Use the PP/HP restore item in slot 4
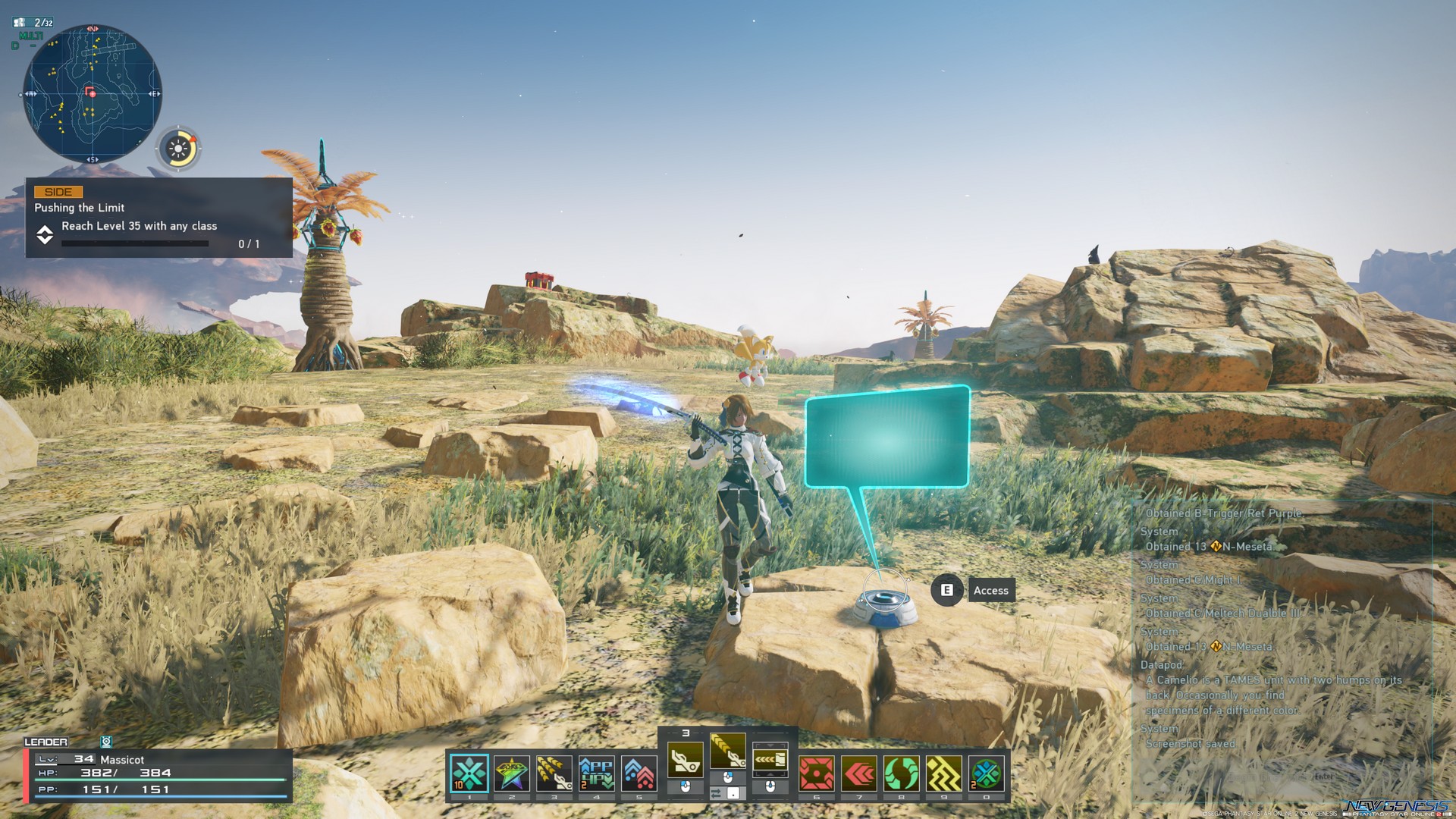This screenshot has height=819, width=1456. pos(597,772)
